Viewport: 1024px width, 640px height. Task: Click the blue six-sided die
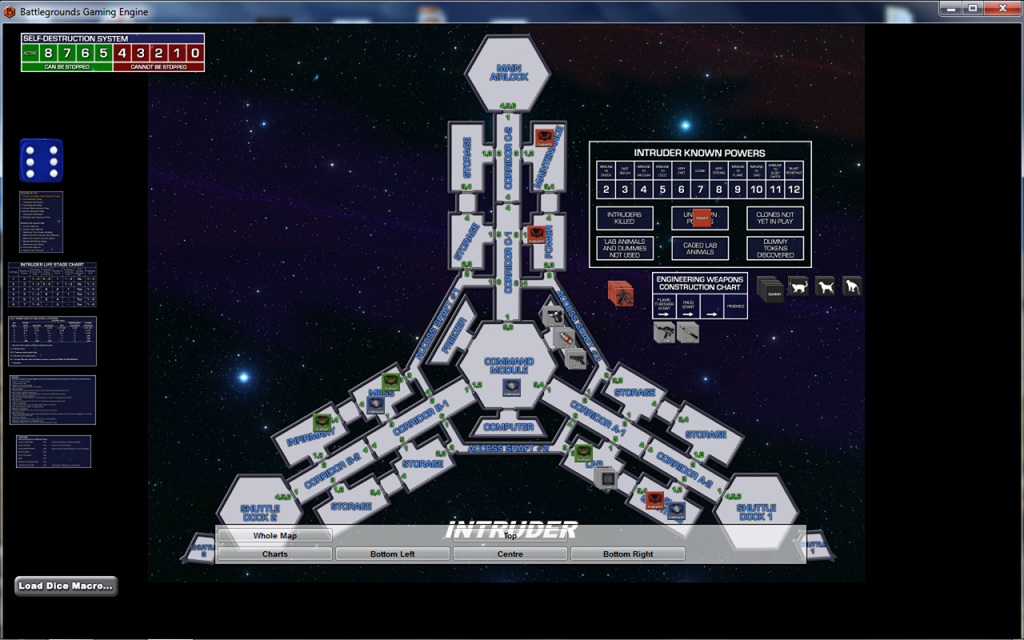tap(41, 160)
